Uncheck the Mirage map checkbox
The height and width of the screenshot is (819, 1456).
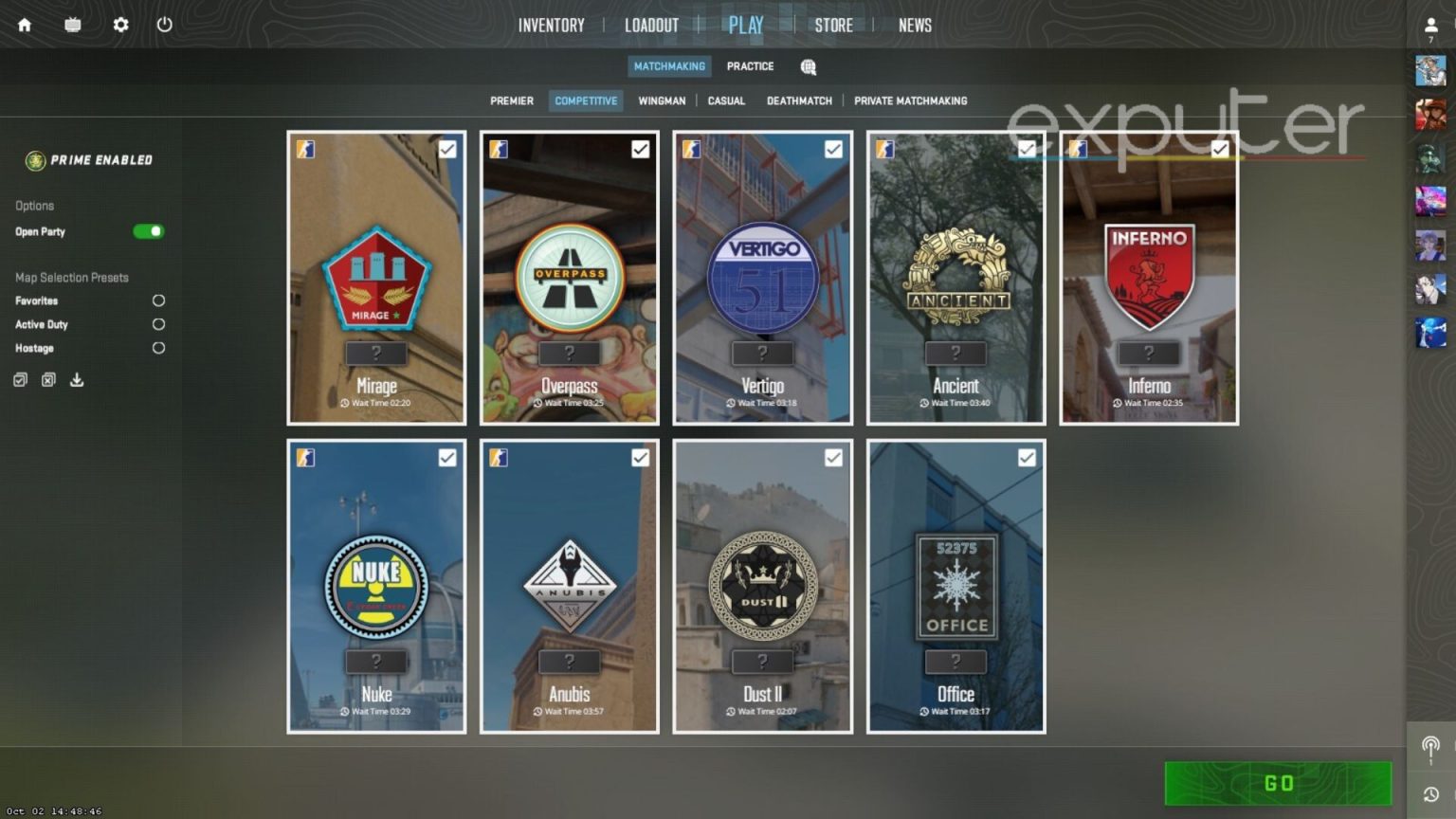pos(447,149)
